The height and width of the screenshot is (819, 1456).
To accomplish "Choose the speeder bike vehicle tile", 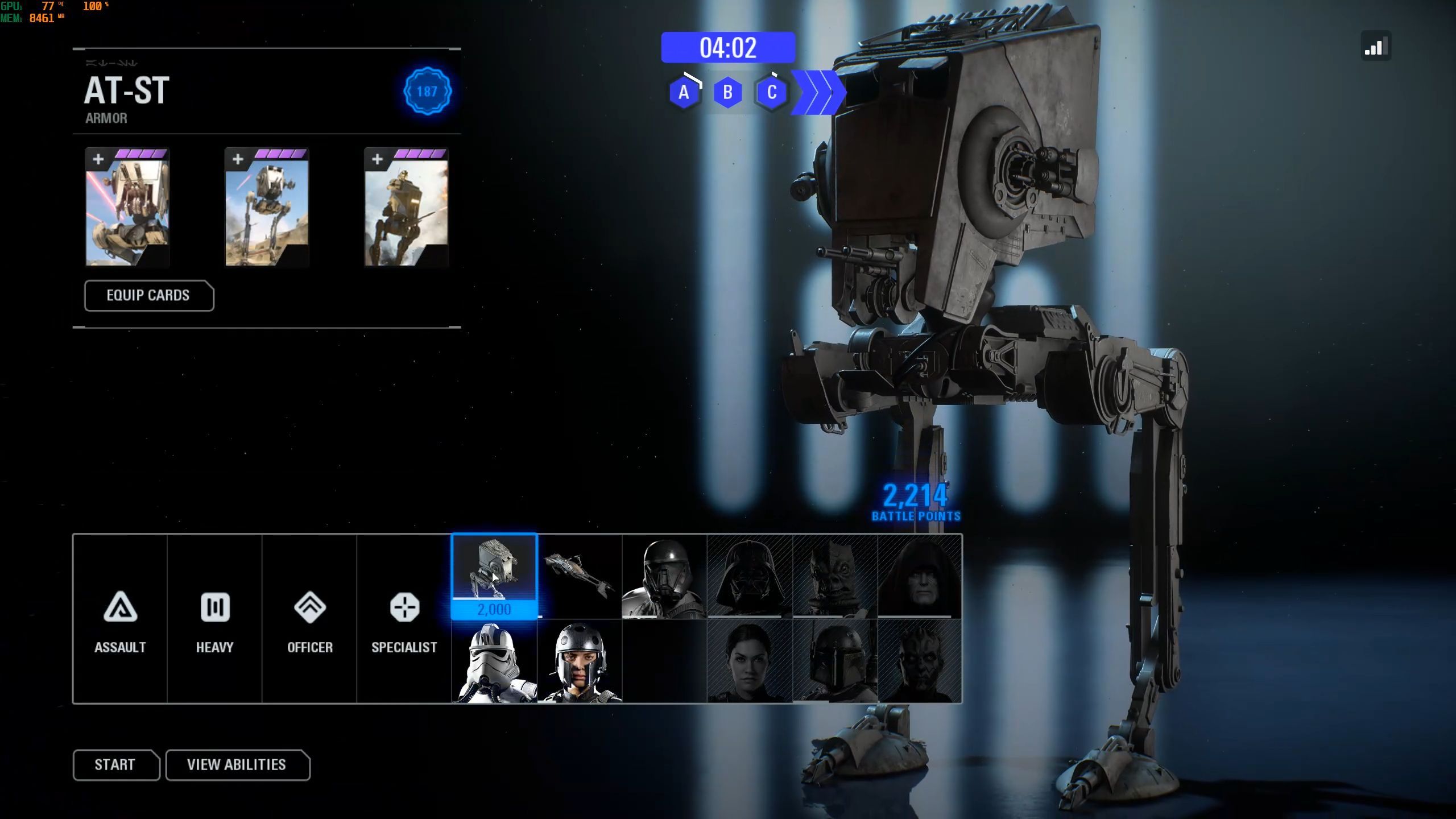I will (579, 576).
